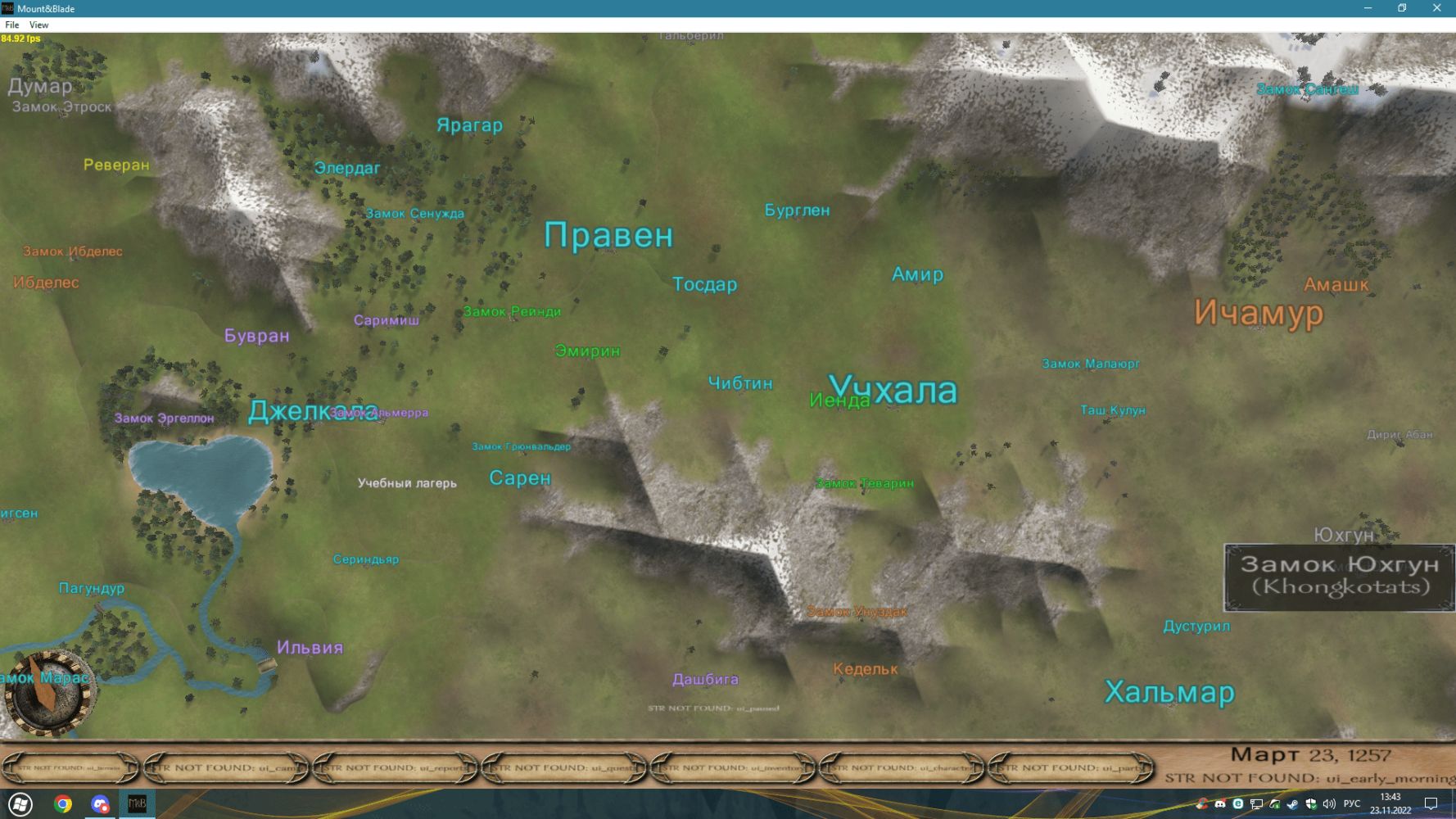Choose the Тосдар village label
The image size is (1456, 819).
[704, 284]
